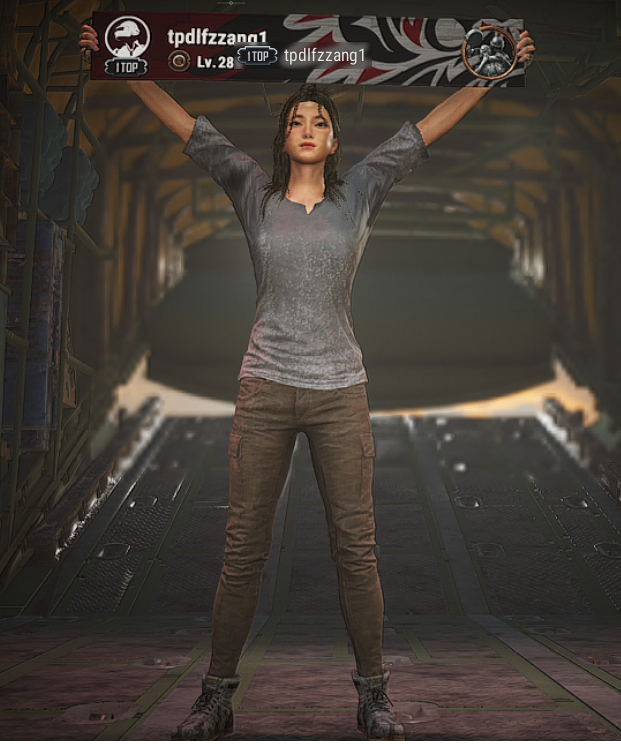
Task: Click the helmet avatar icon on the banner
Action: (x=127, y=39)
